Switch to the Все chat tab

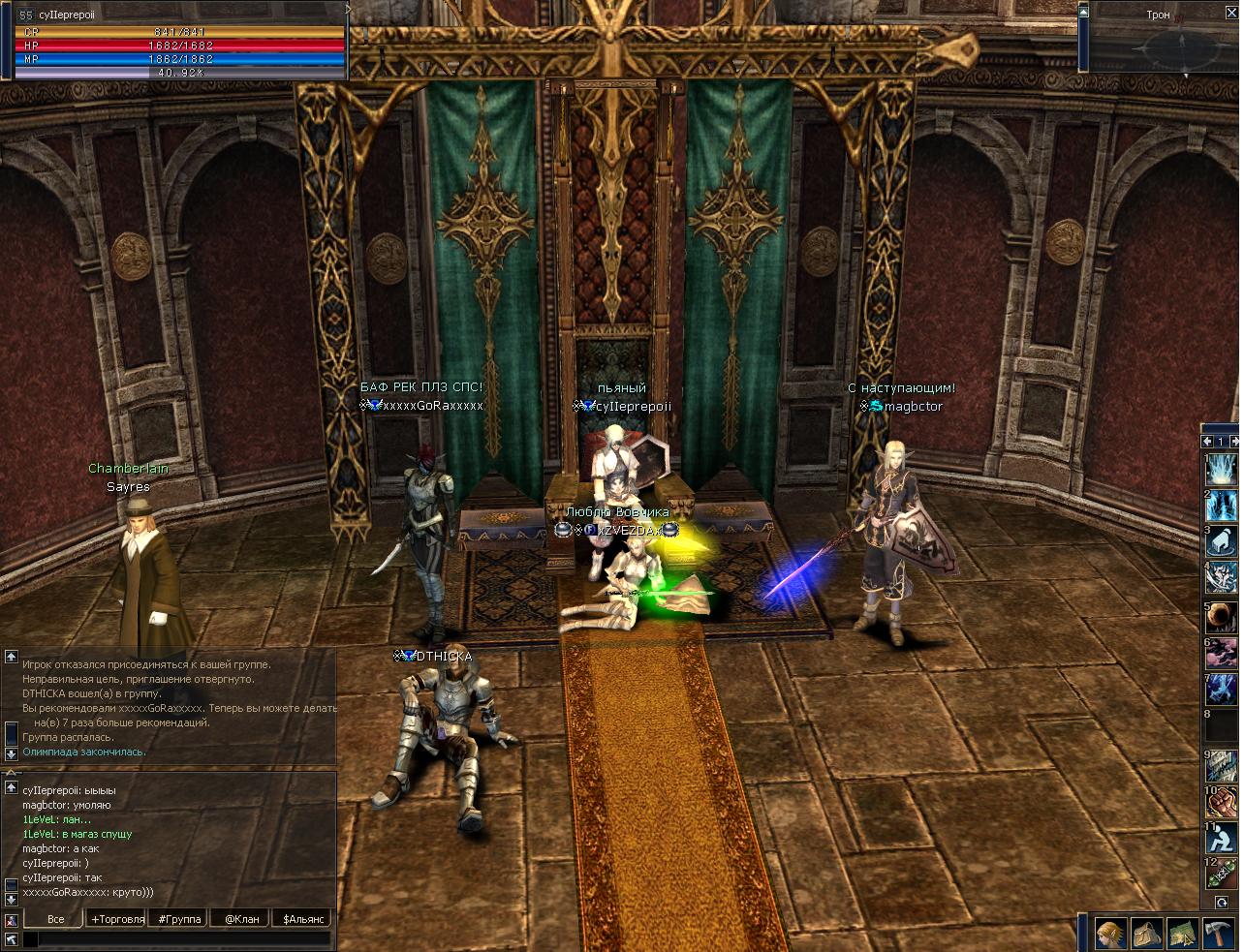[55, 918]
